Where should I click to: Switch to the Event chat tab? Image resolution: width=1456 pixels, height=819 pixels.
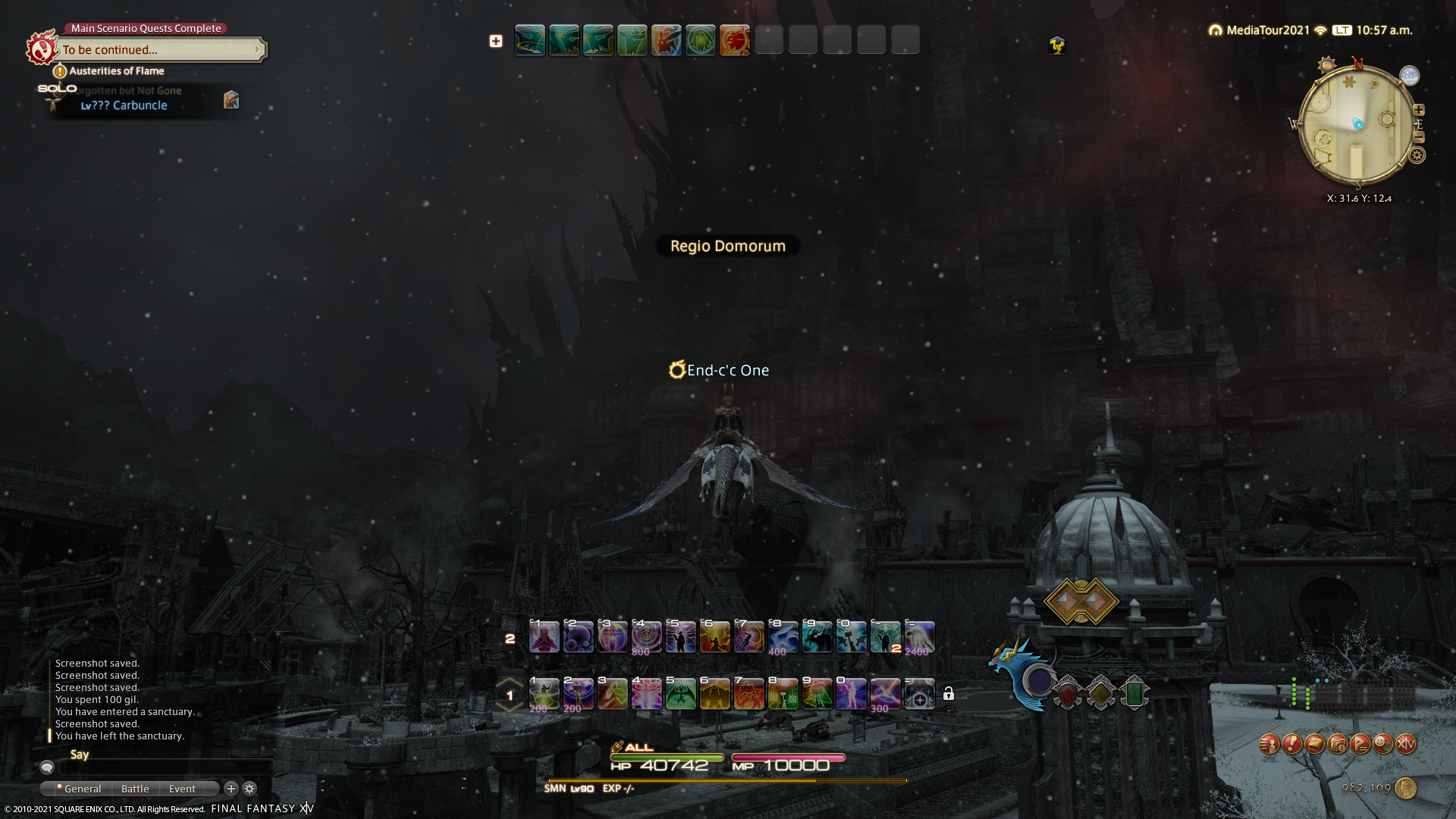(x=182, y=789)
